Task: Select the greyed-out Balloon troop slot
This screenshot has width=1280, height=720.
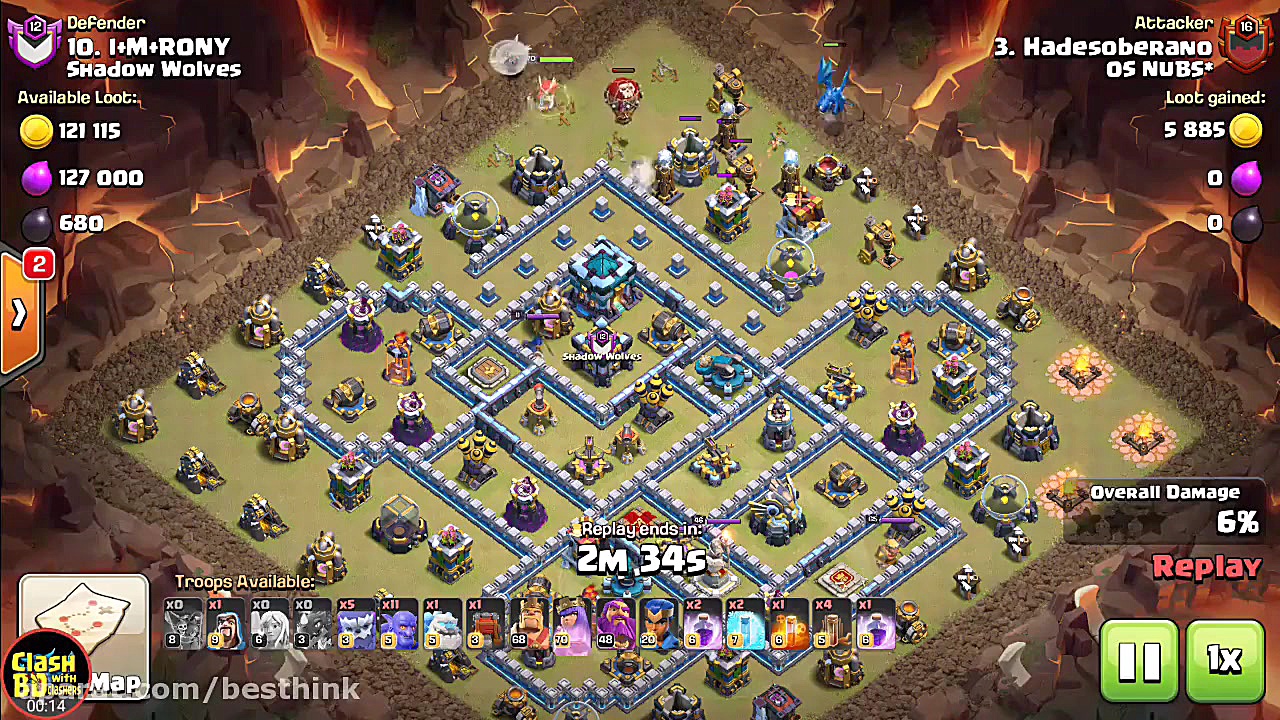Action: click(x=185, y=624)
